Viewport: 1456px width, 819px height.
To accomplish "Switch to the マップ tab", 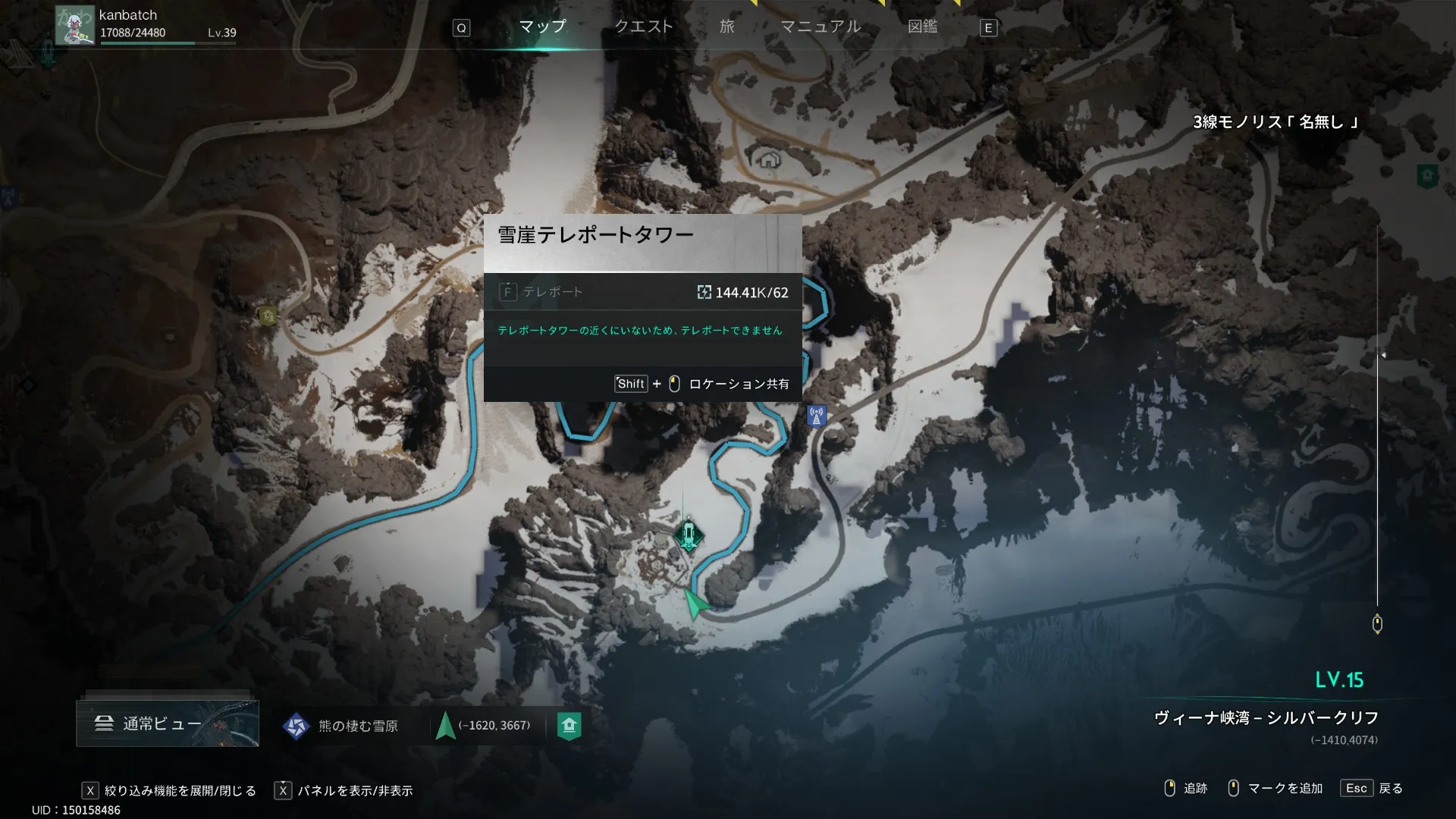I will pyautogui.click(x=542, y=27).
